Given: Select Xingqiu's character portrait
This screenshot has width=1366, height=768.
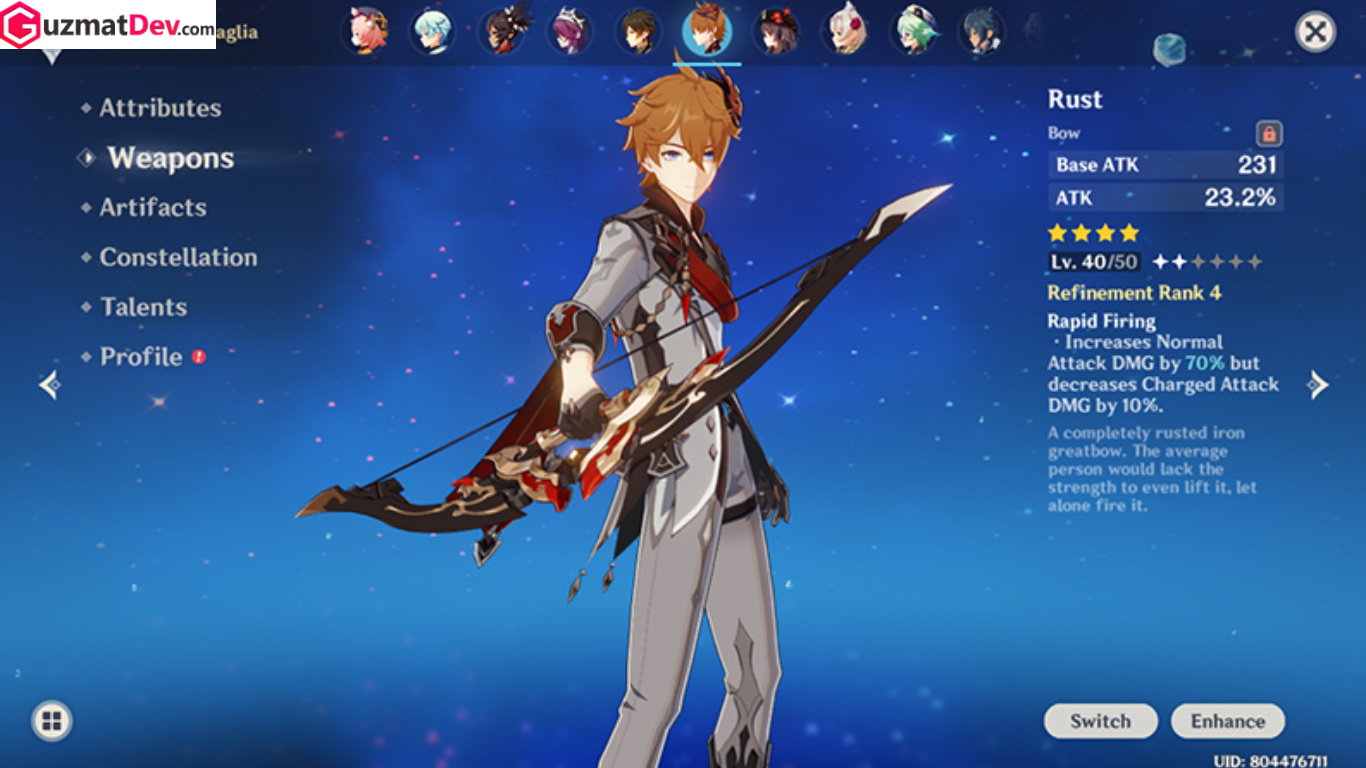Looking at the screenshot, I should pos(982,31).
